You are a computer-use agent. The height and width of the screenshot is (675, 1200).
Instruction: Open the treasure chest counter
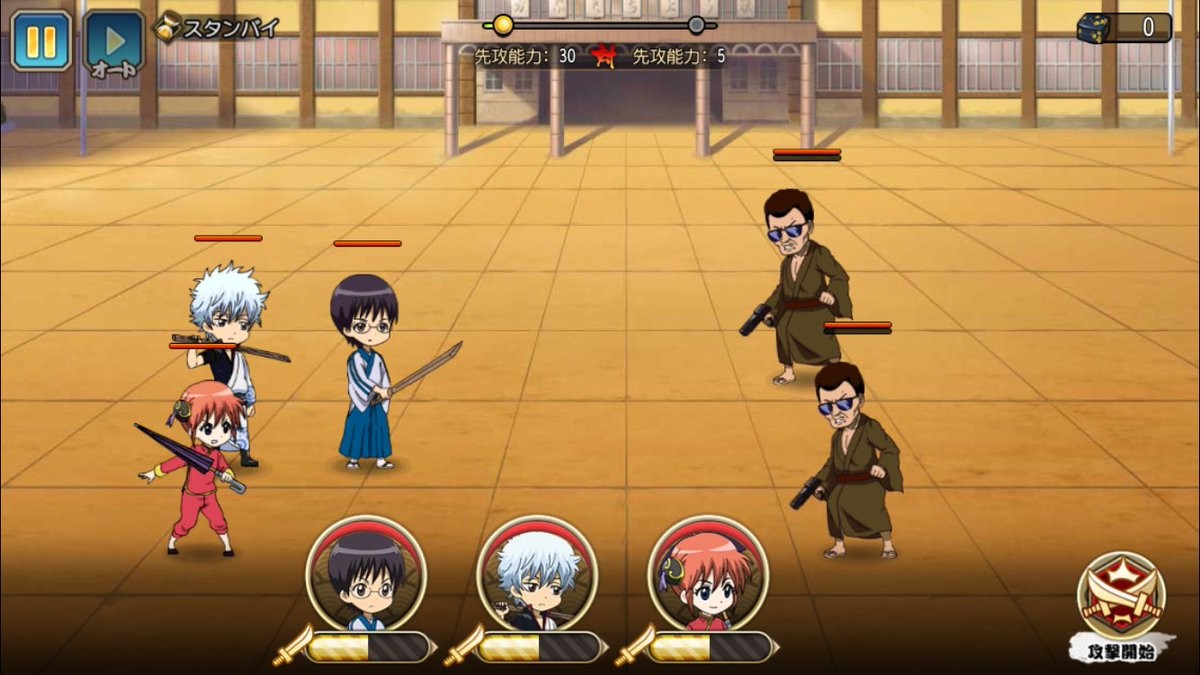tap(1124, 27)
